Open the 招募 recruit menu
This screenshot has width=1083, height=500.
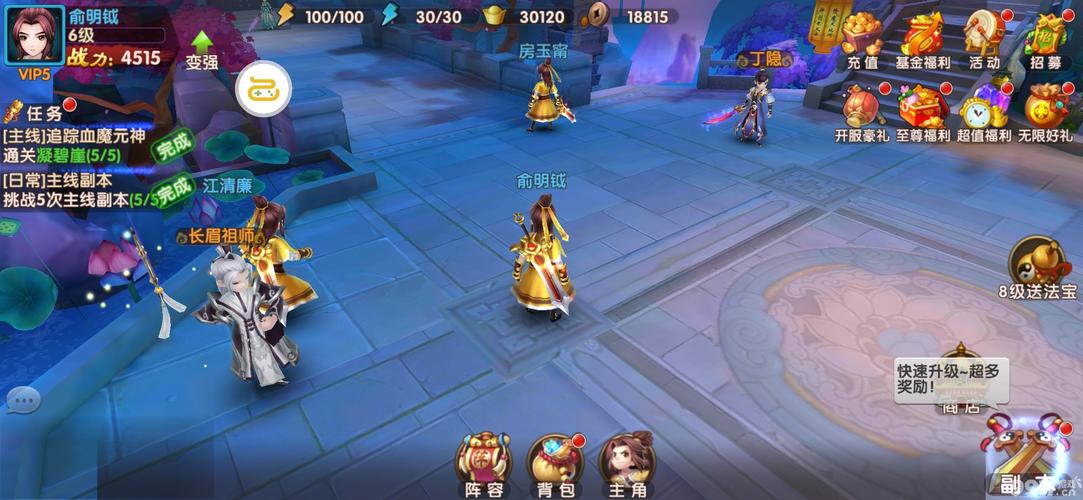pyautogui.click(x=1045, y=37)
